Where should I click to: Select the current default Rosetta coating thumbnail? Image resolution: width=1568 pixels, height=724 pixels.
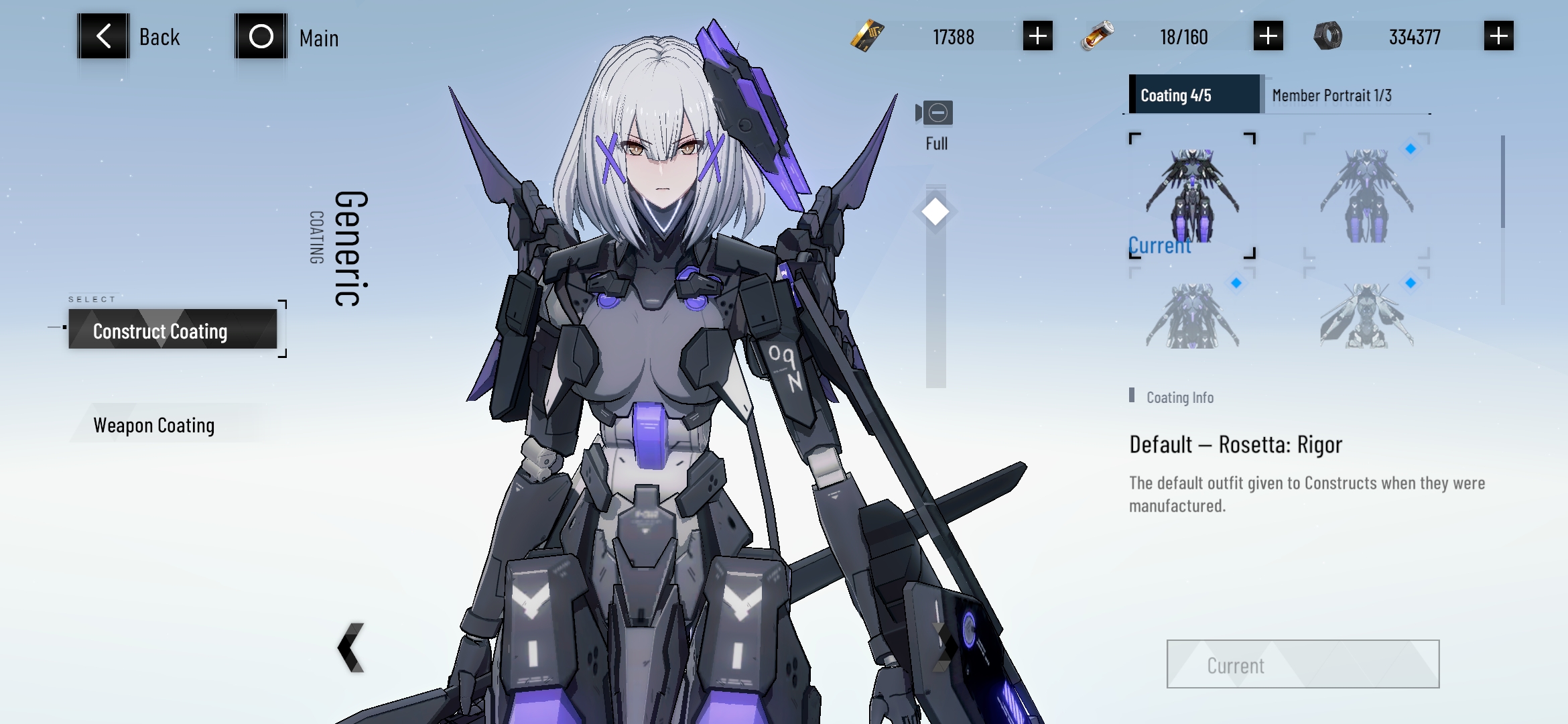pyautogui.click(x=1192, y=195)
